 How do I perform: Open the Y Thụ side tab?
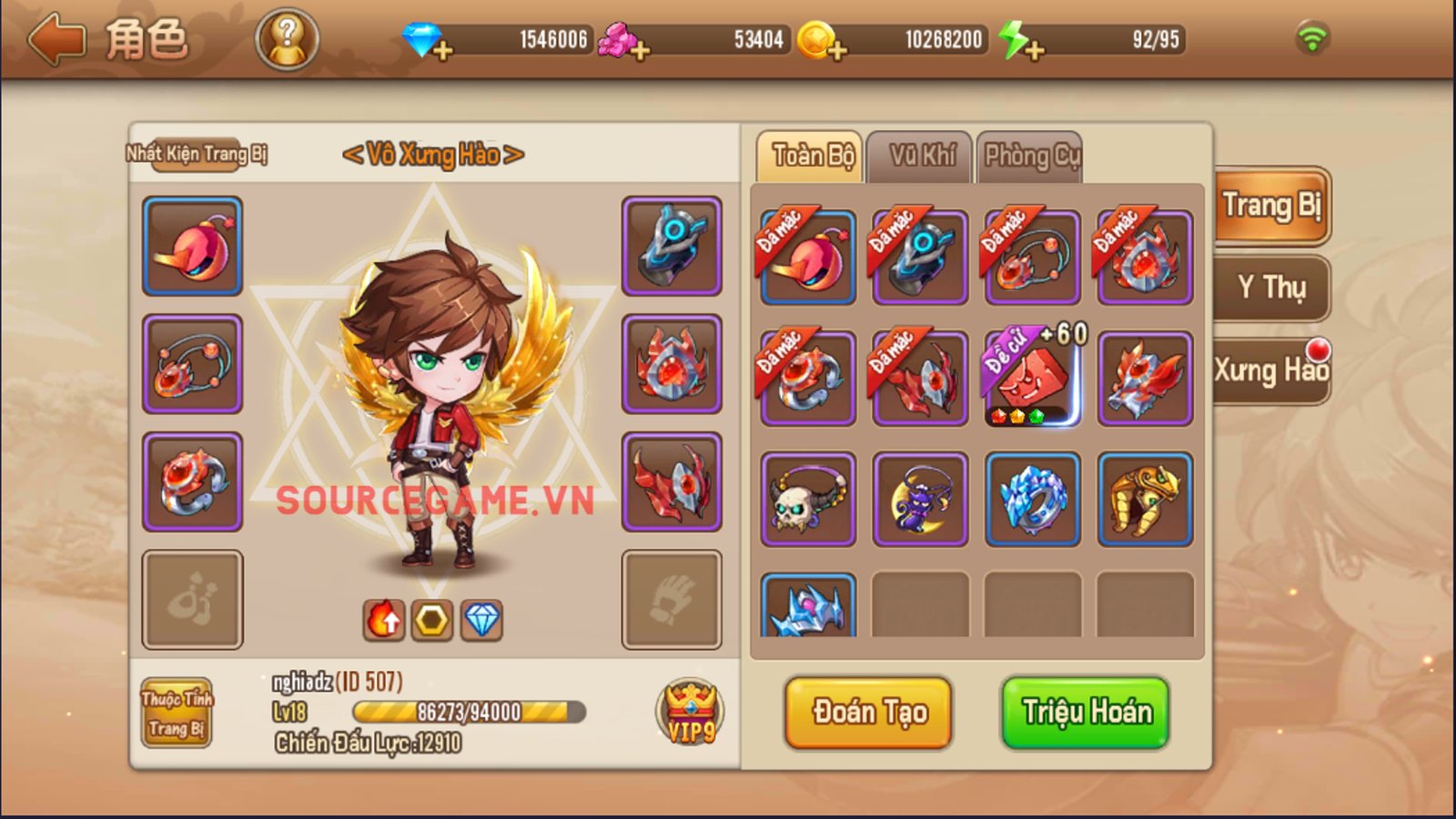(x=1271, y=288)
